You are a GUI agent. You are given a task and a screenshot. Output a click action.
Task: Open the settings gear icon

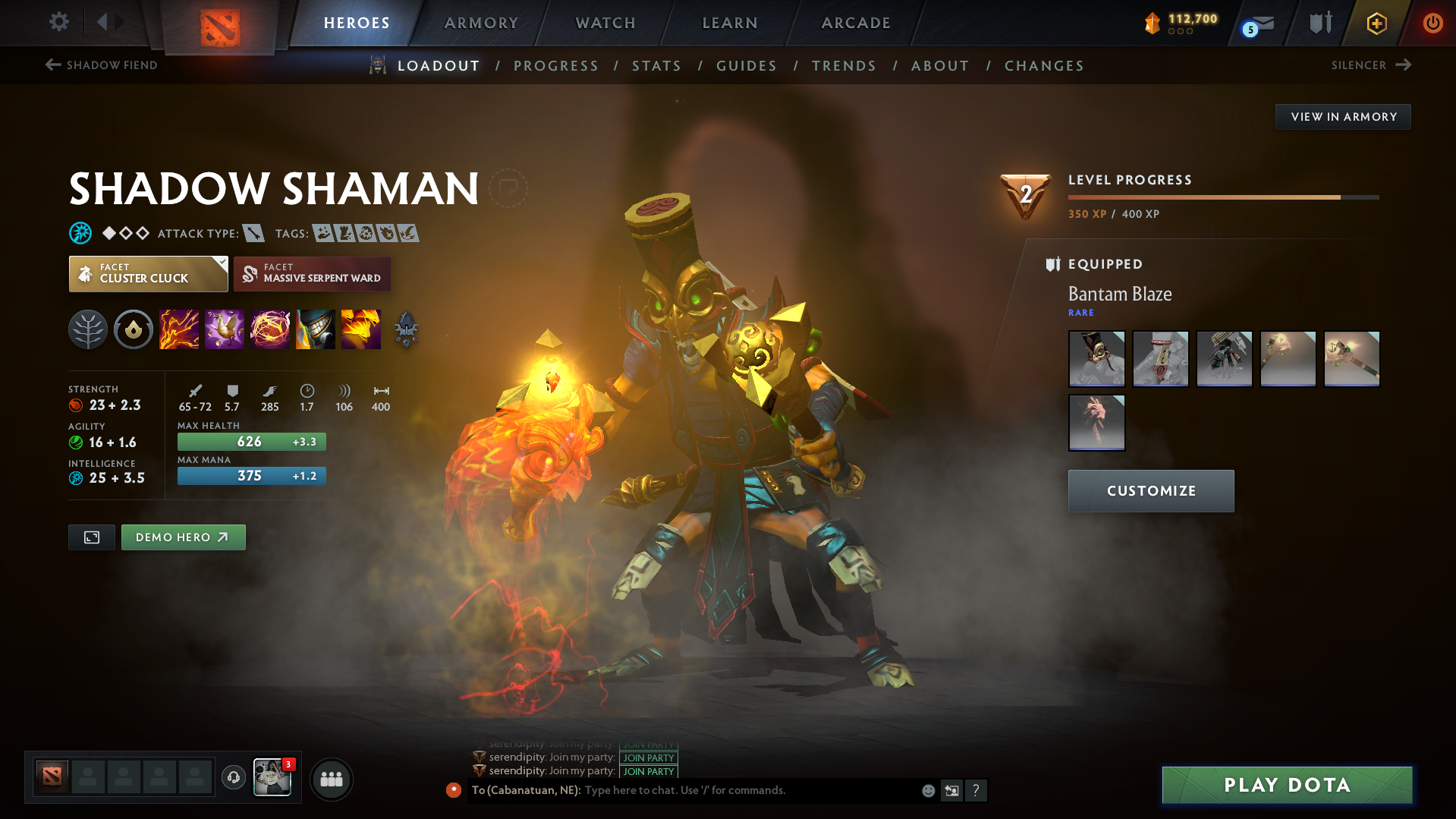click(x=58, y=23)
